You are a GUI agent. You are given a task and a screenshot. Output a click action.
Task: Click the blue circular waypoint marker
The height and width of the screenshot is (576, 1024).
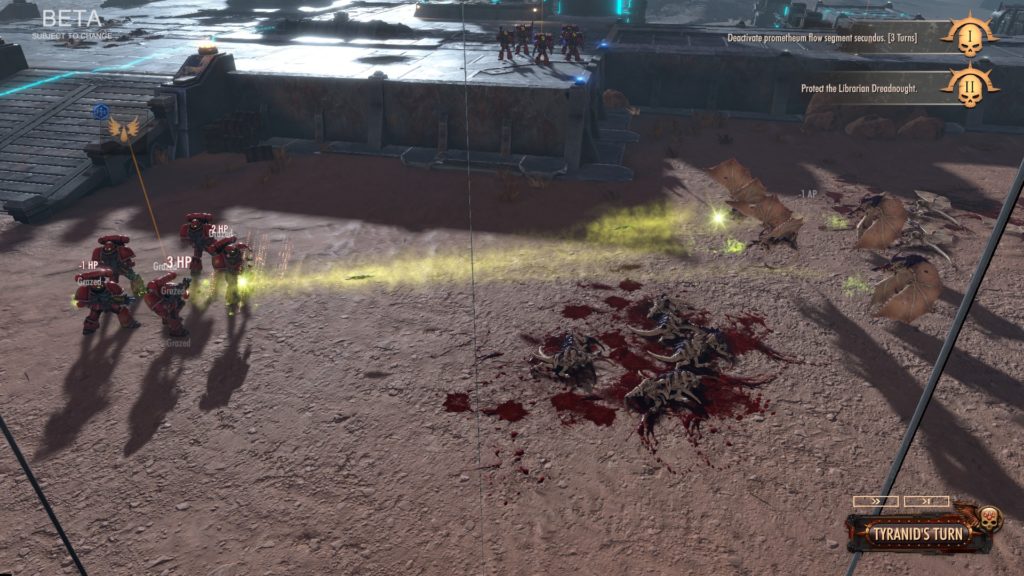pyautogui.click(x=101, y=112)
